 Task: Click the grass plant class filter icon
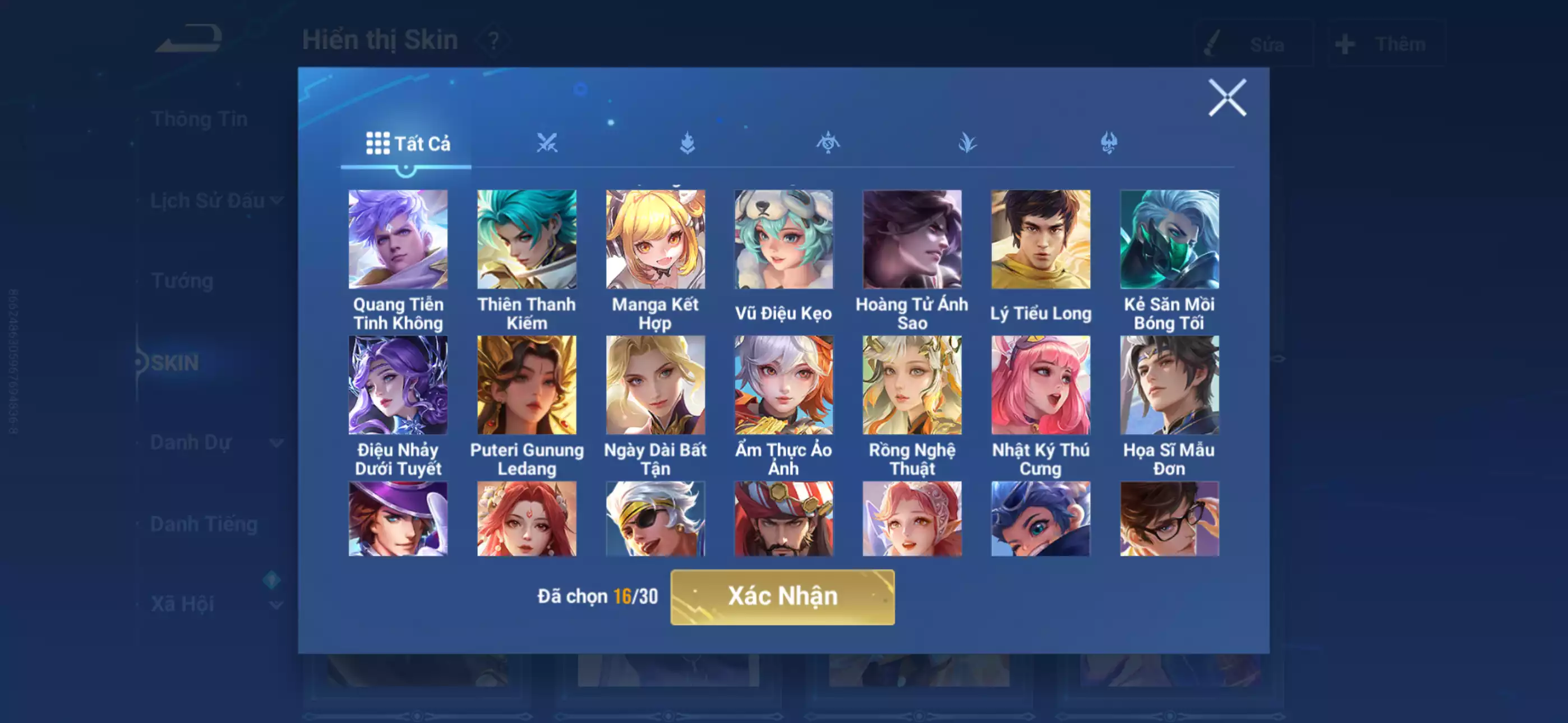point(967,142)
